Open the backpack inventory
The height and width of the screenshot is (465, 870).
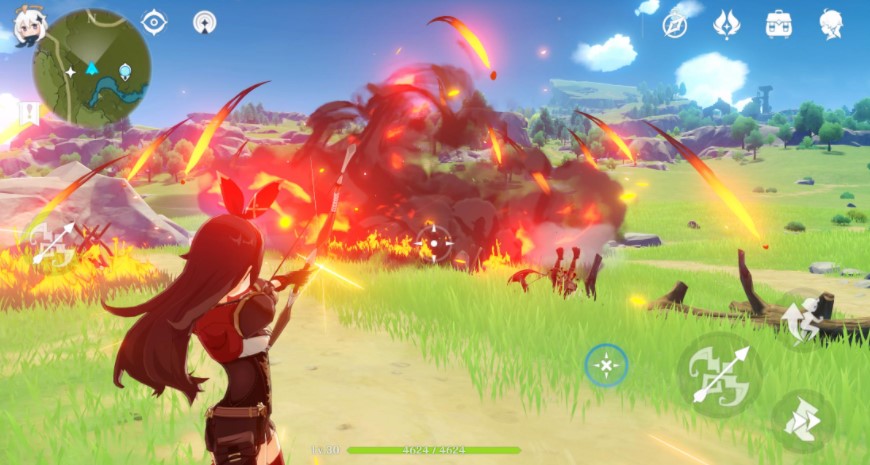coord(779,24)
